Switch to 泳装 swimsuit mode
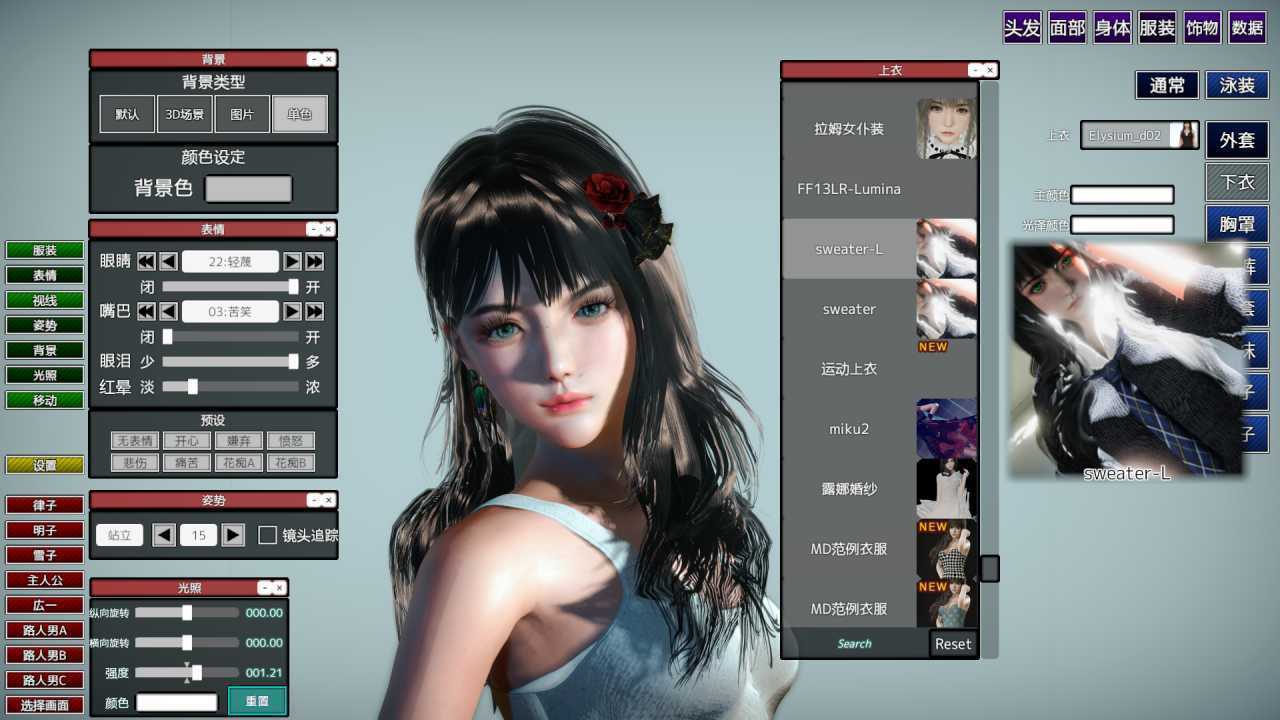Image resolution: width=1280 pixels, height=720 pixels. (x=1236, y=85)
